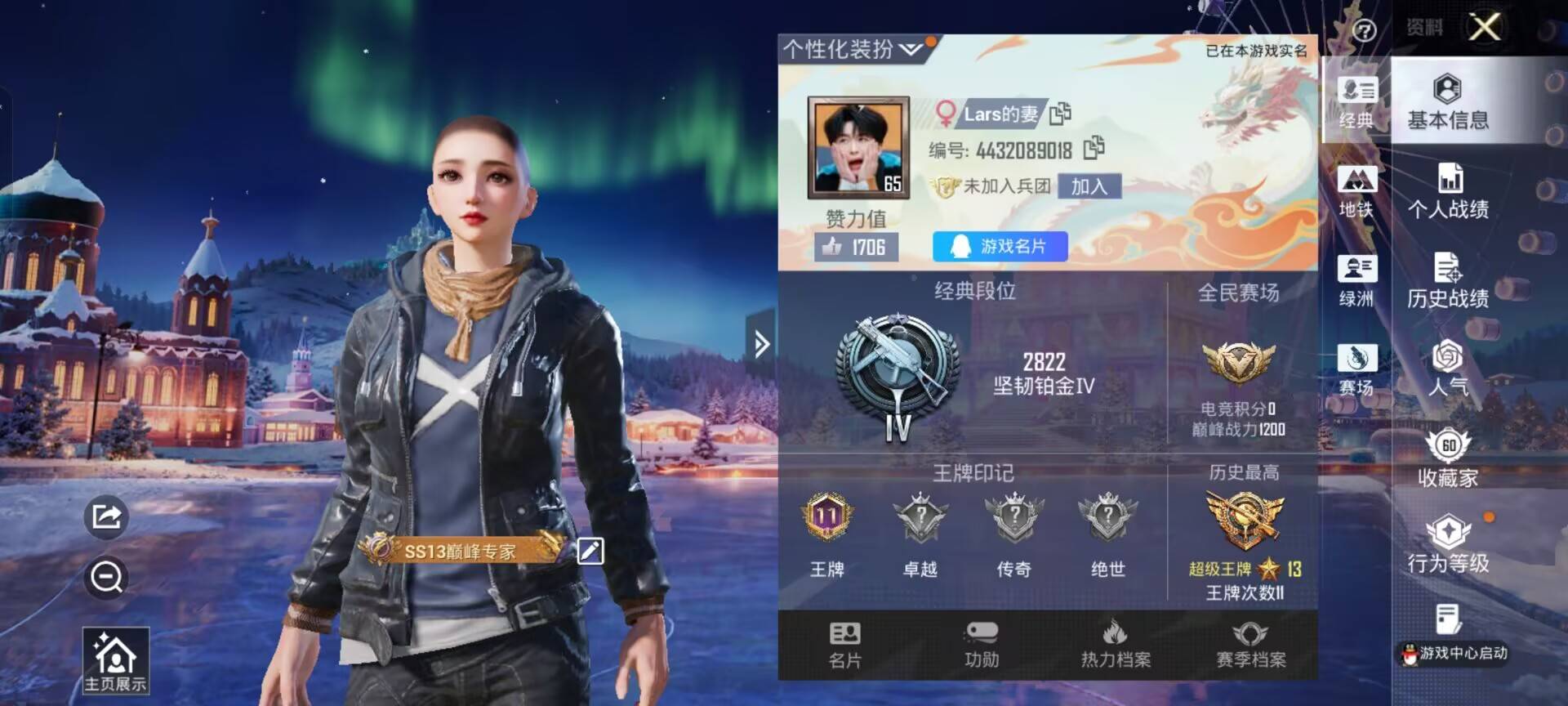The height and width of the screenshot is (706, 1568).
Task: Select the 经典 classic mode tab
Action: pos(1356,101)
